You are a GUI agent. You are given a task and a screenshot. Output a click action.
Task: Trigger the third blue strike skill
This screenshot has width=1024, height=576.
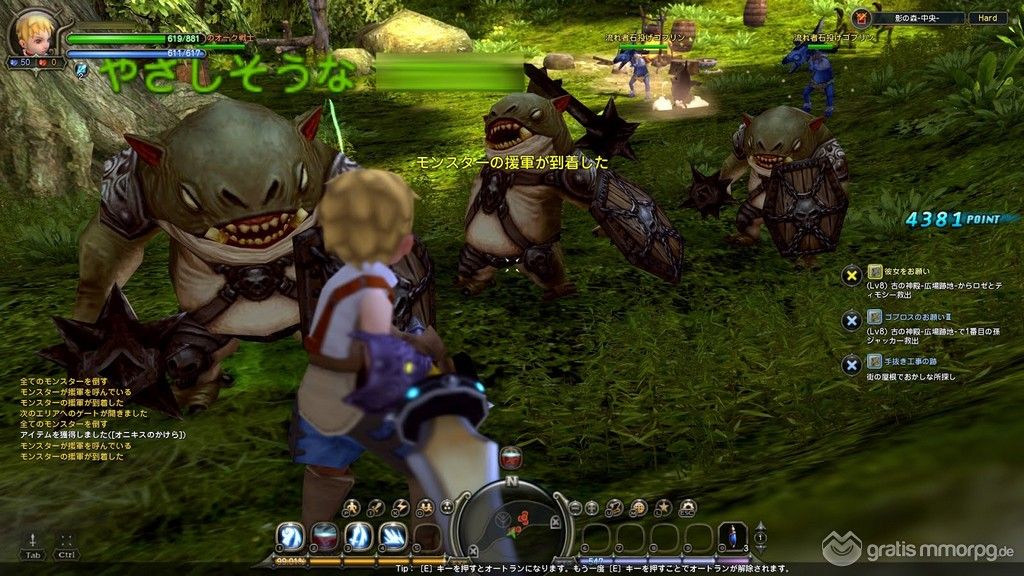click(x=358, y=536)
